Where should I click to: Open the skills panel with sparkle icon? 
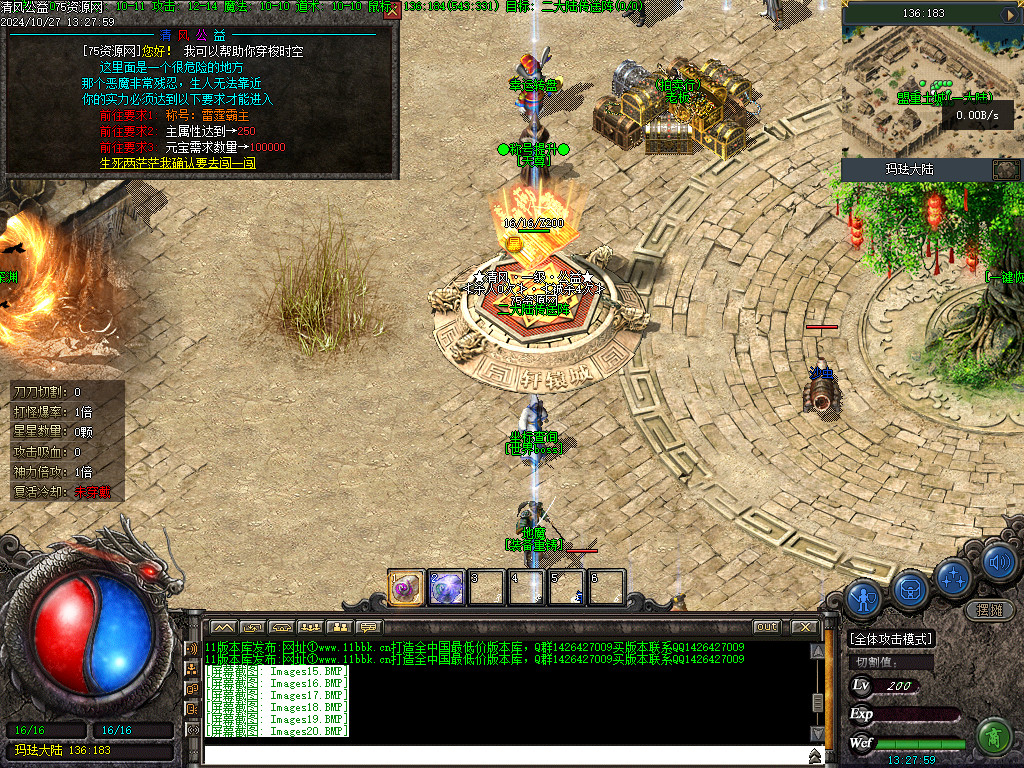coord(954,576)
